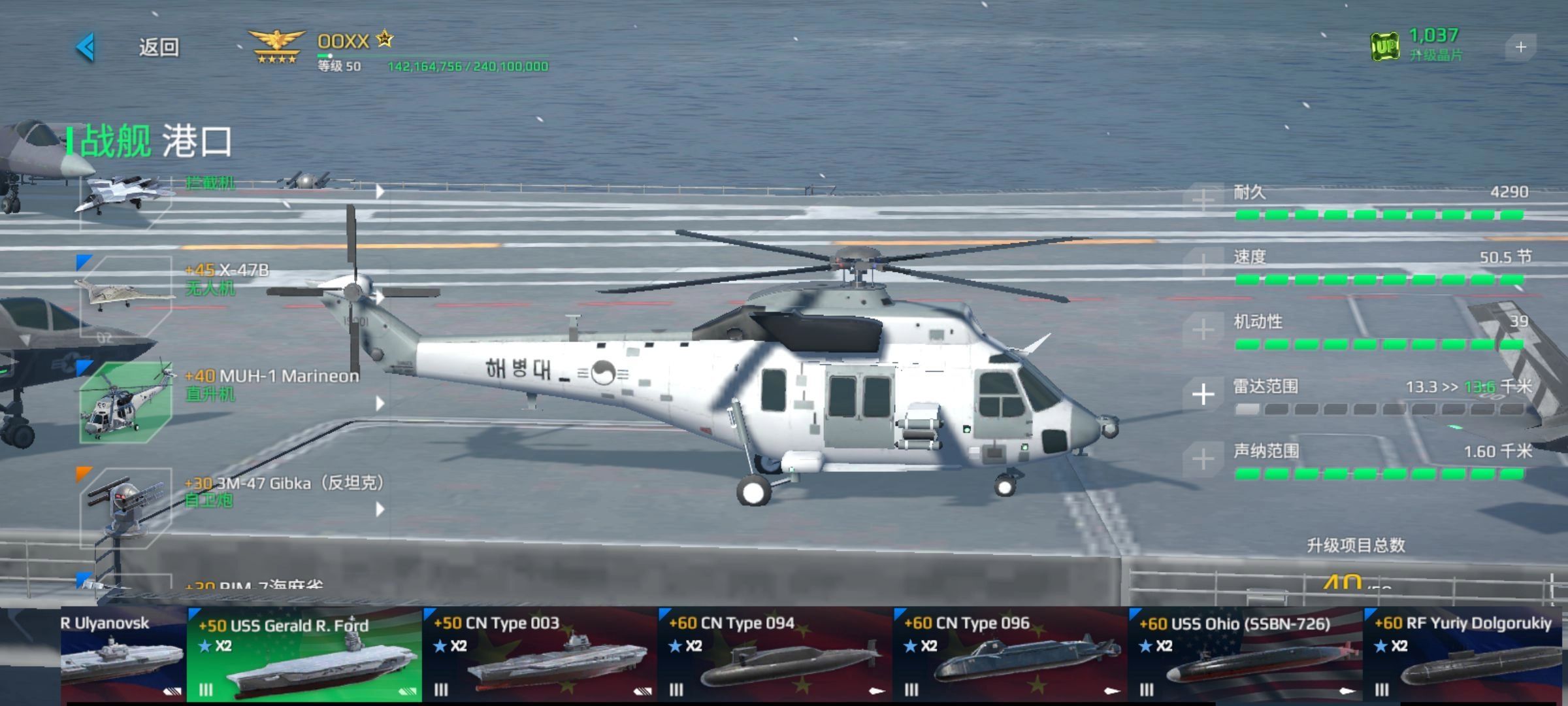Viewport: 1568px width, 706px height.
Task: Open the 战舰 ship tab
Action: coord(115,141)
